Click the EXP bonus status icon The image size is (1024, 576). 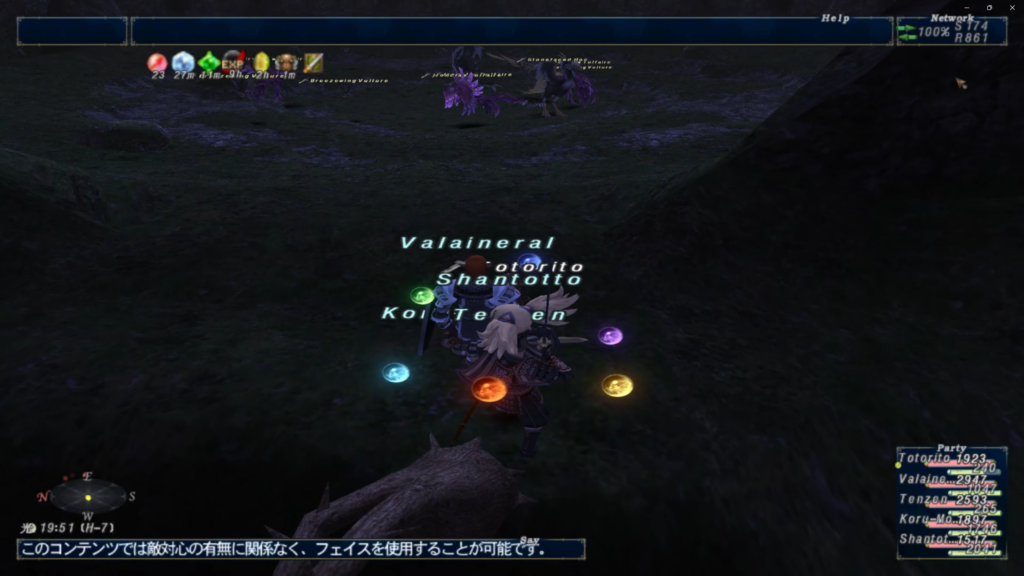click(x=233, y=63)
